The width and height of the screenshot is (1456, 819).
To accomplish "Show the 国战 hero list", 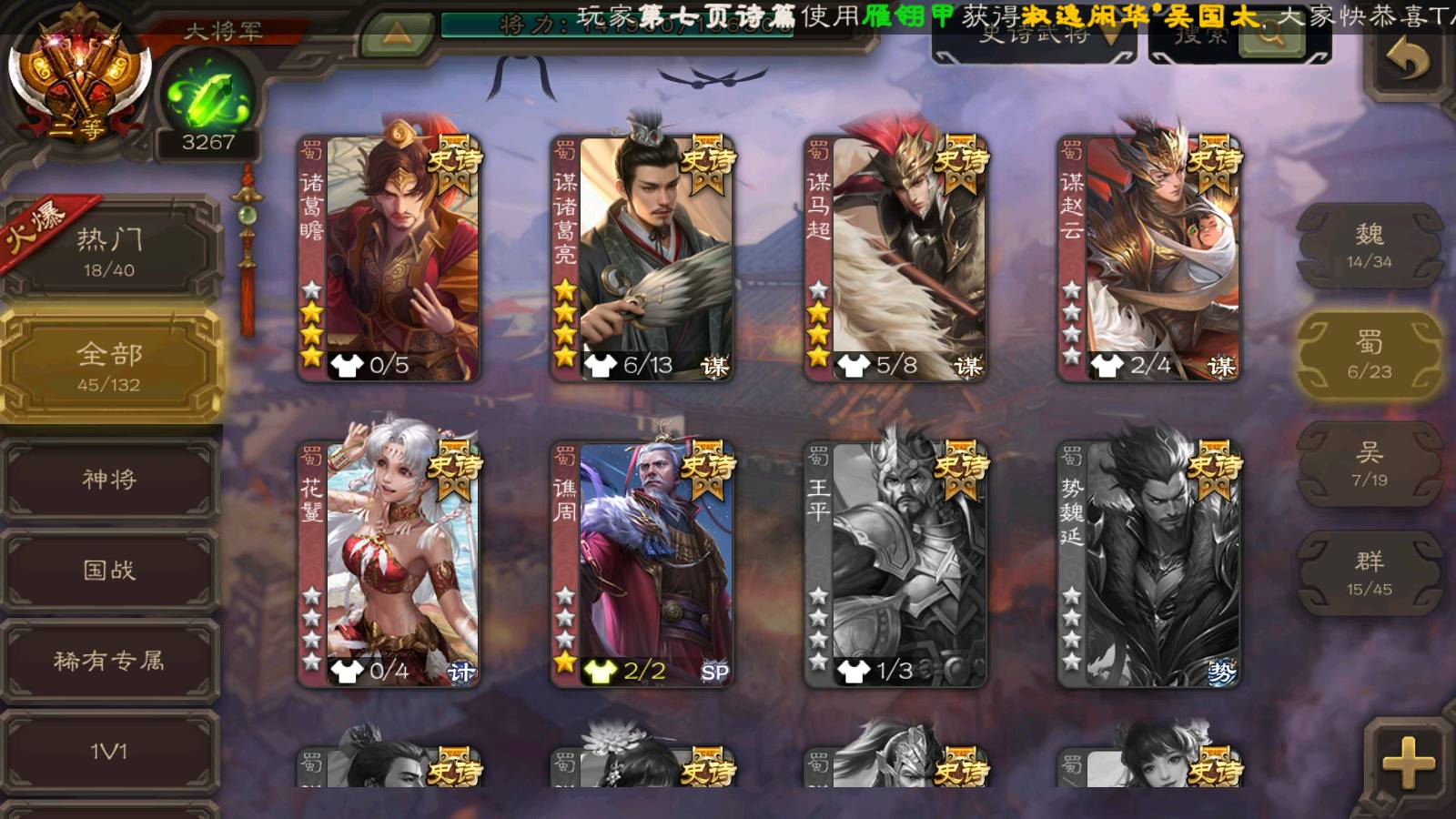I will tap(109, 570).
